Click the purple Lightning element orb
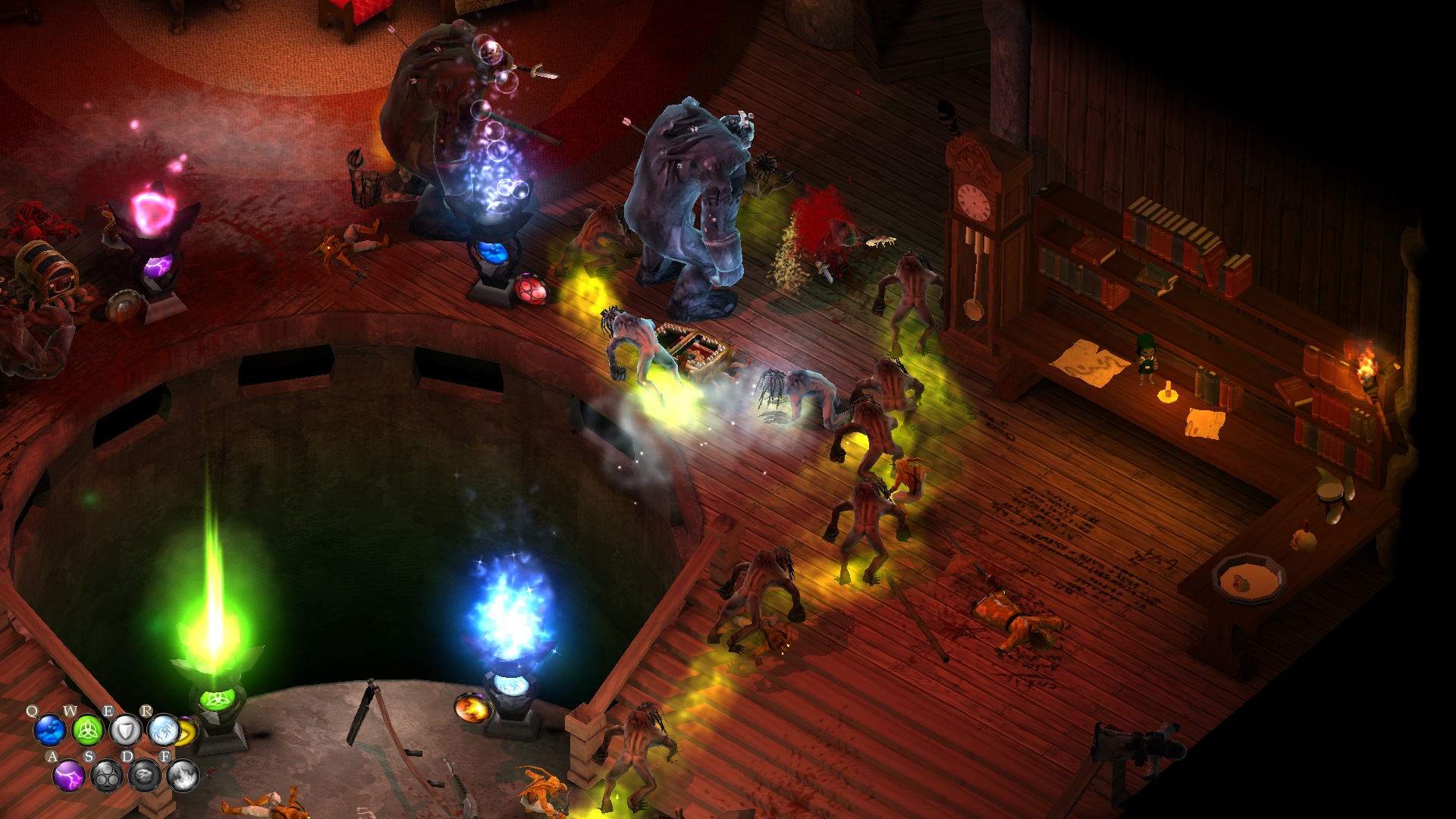 [x=69, y=776]
